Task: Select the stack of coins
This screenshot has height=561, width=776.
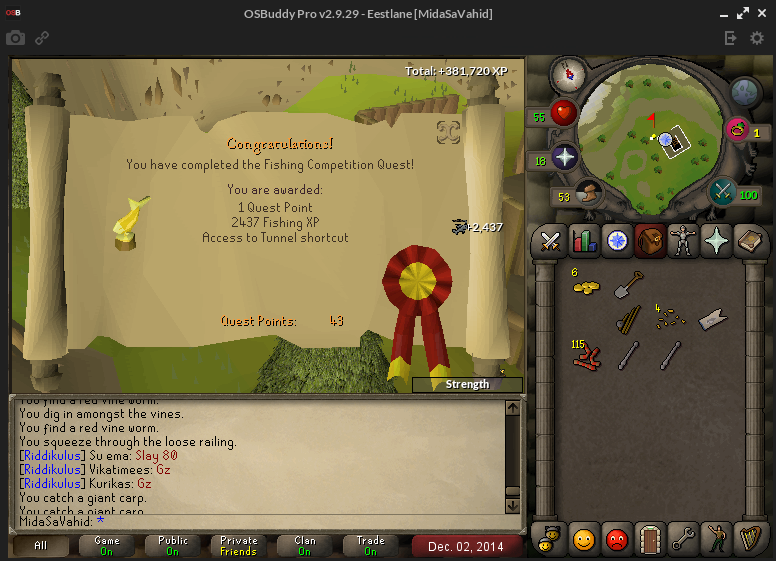Action: pyautogui.click(x=586, y=286)
